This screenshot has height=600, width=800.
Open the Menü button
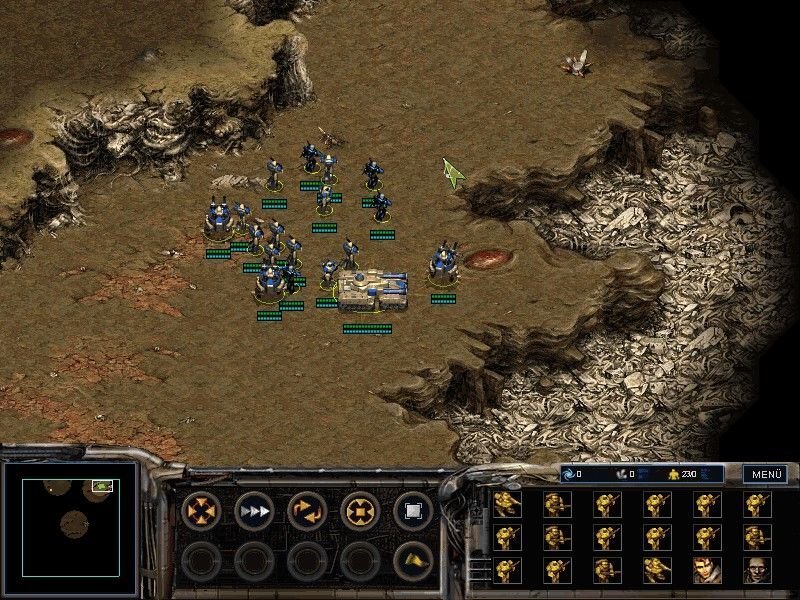coord(765,474)
